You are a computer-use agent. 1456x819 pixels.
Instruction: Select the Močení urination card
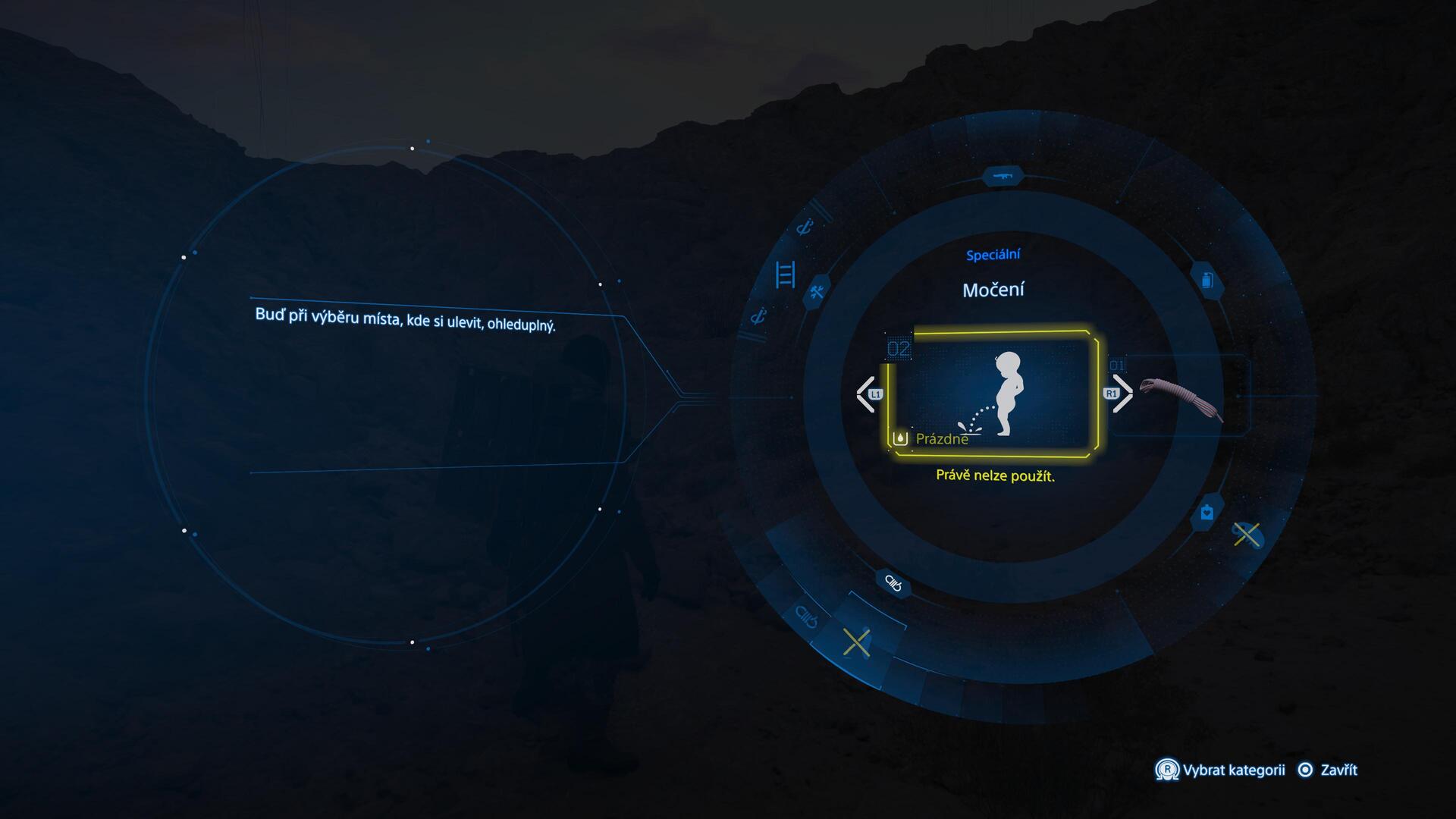click(993, 394)
